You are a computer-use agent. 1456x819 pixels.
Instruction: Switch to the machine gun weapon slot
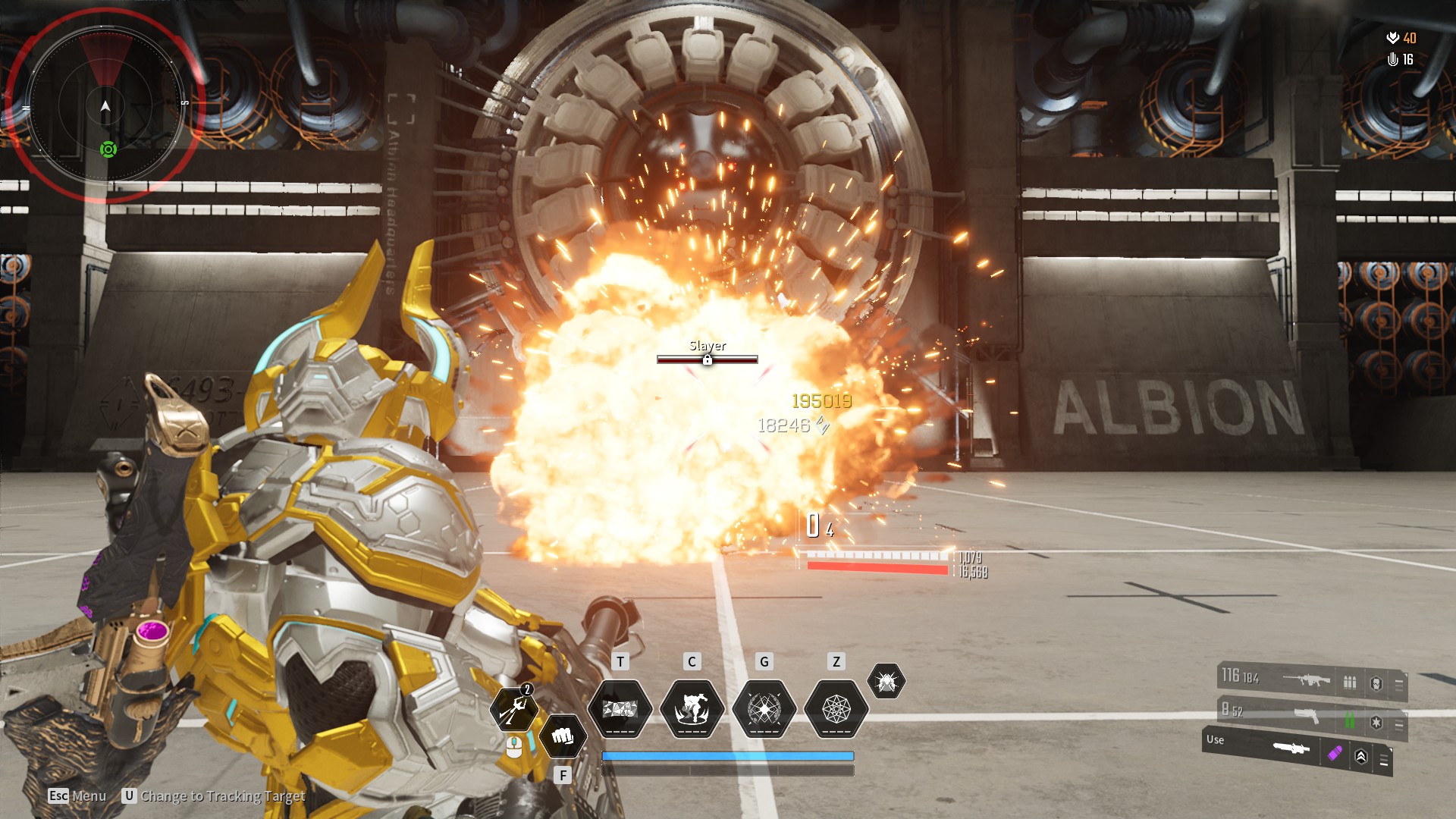point(1306,680)
